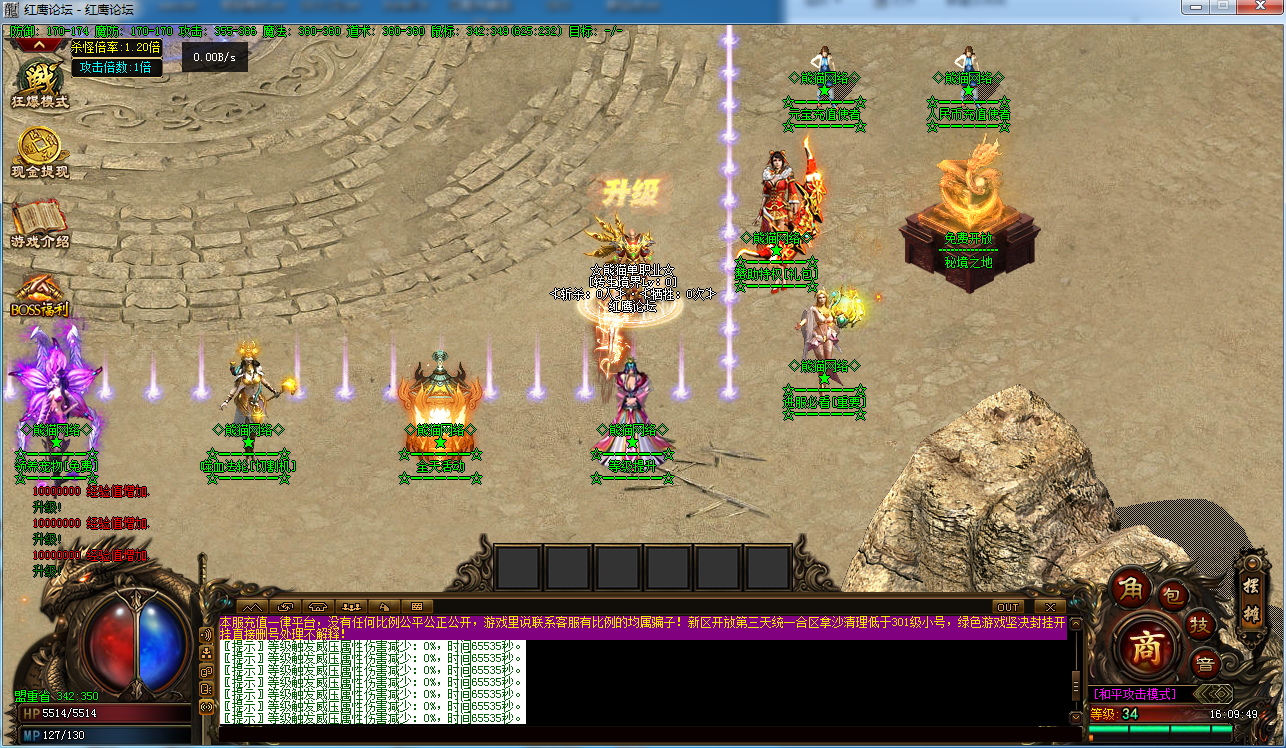
Task: Click the group of people chat icon
Action: click(350, 607)
